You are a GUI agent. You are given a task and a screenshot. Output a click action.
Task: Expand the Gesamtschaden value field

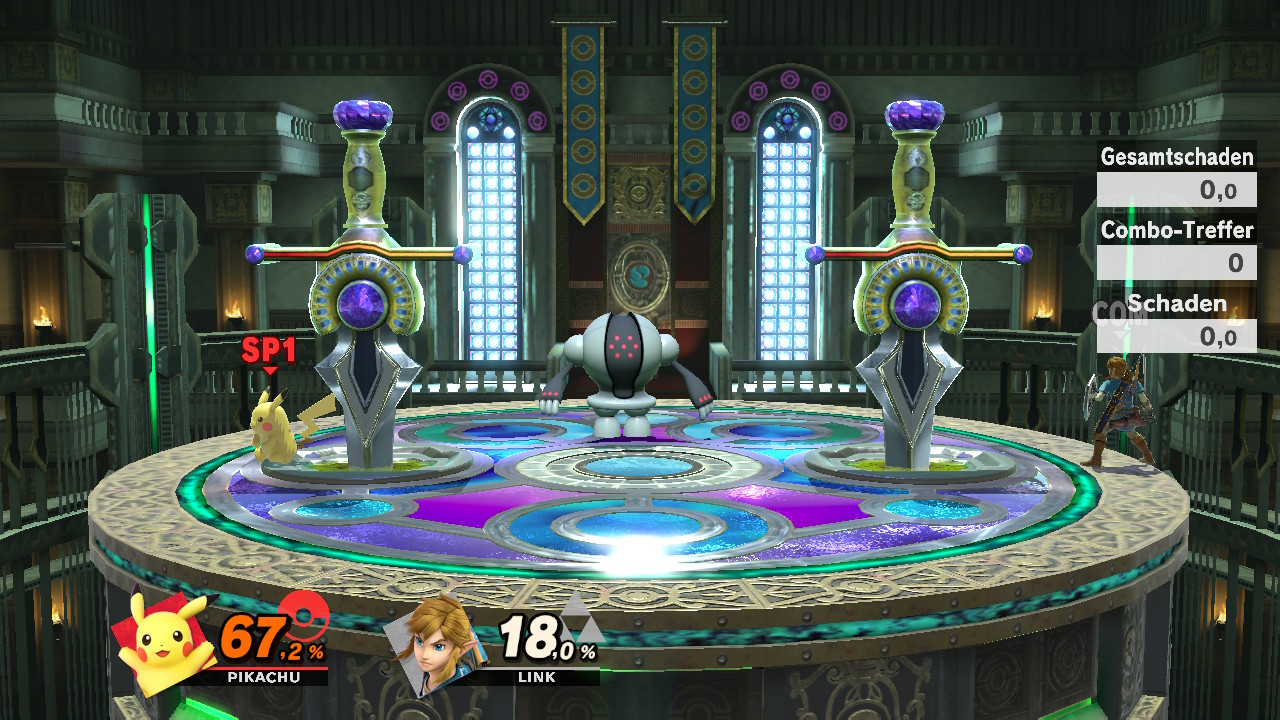(x=1176, y=188)
